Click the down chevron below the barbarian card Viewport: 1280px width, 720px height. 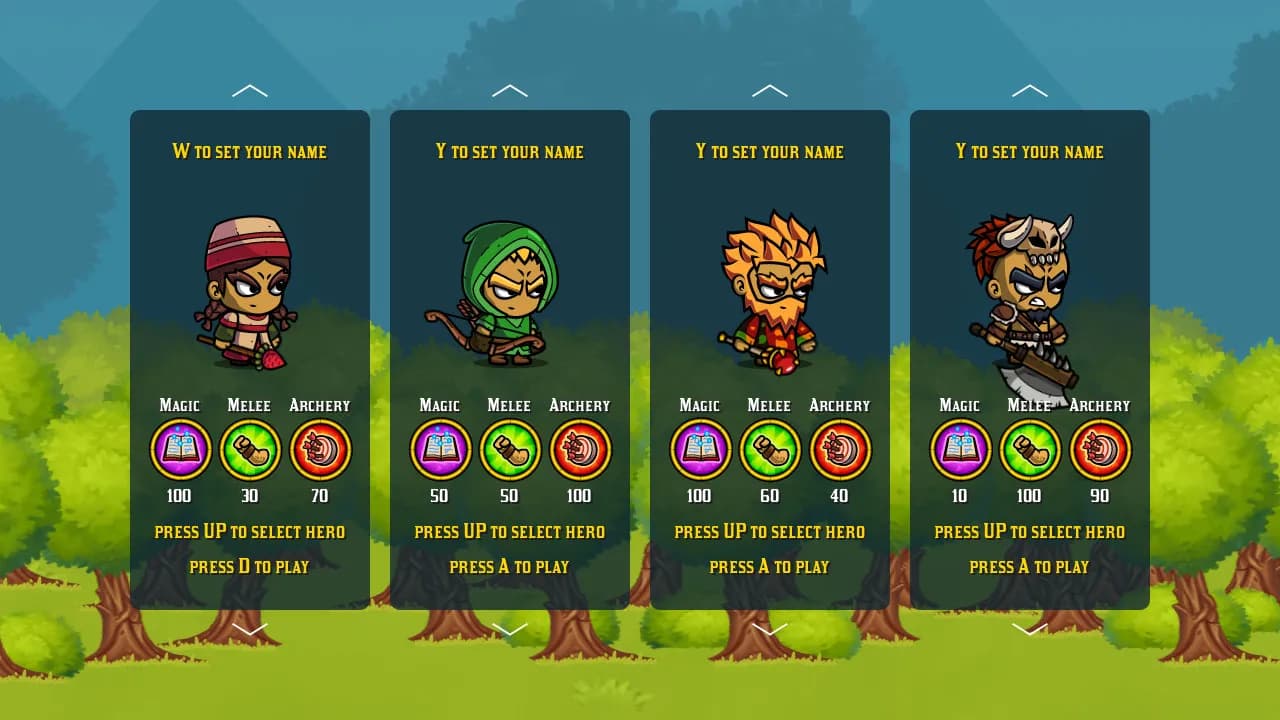1030,629
